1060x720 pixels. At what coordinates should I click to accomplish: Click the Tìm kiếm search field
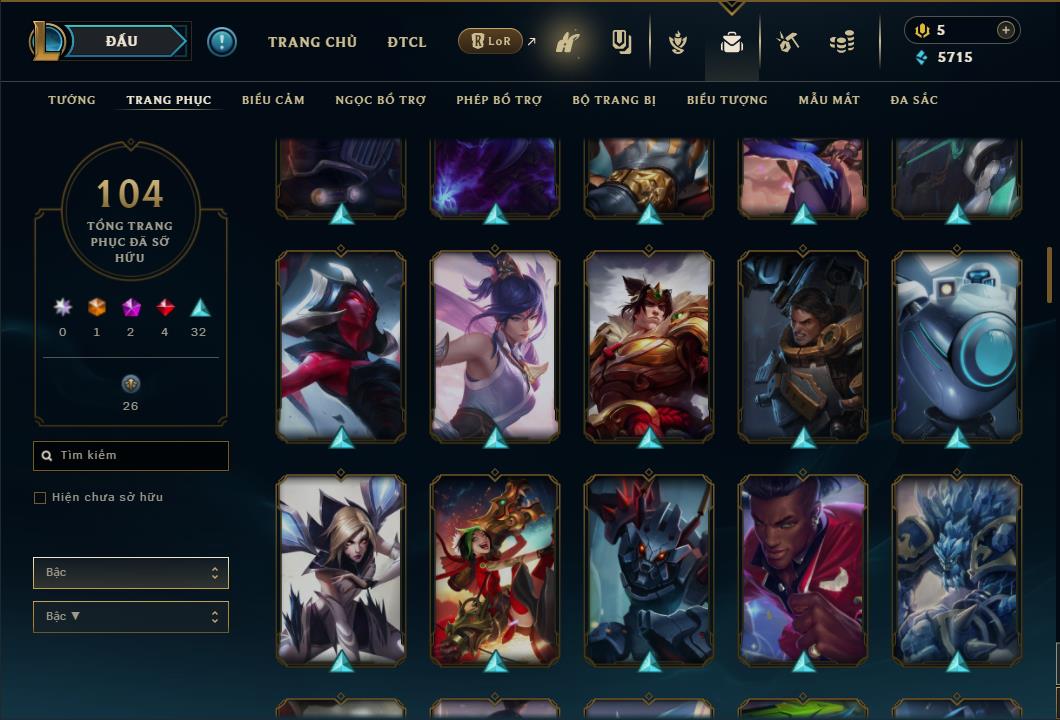point(132,456)
